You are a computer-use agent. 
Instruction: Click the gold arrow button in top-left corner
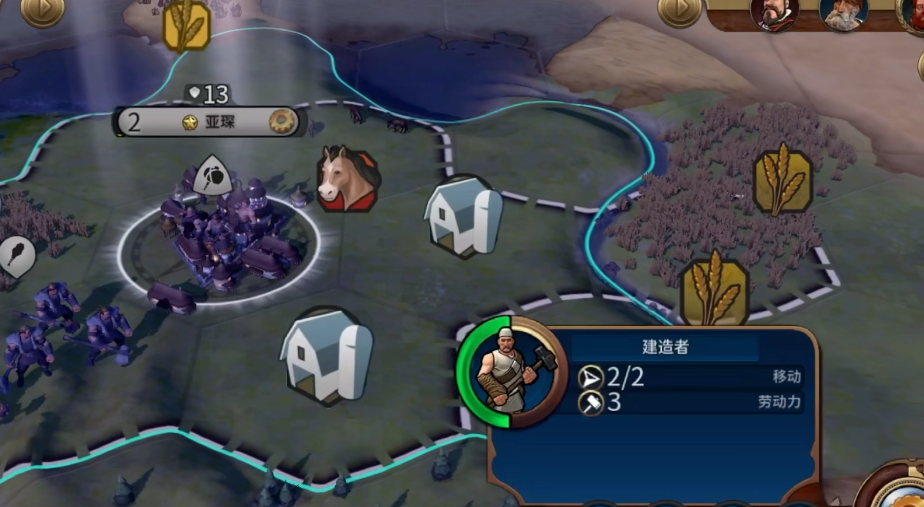point(41,9)
